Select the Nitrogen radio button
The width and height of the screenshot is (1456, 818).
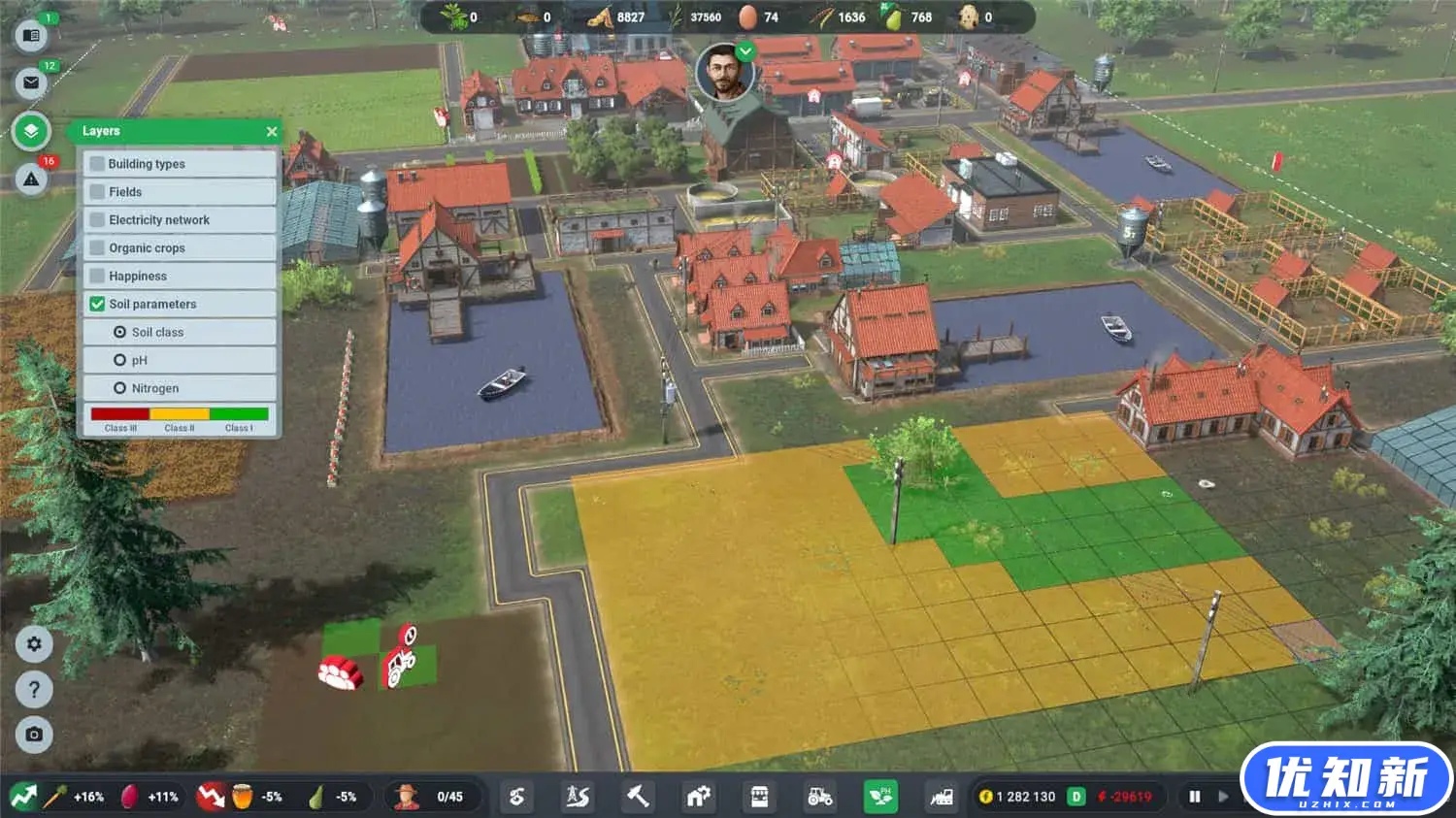120,387
